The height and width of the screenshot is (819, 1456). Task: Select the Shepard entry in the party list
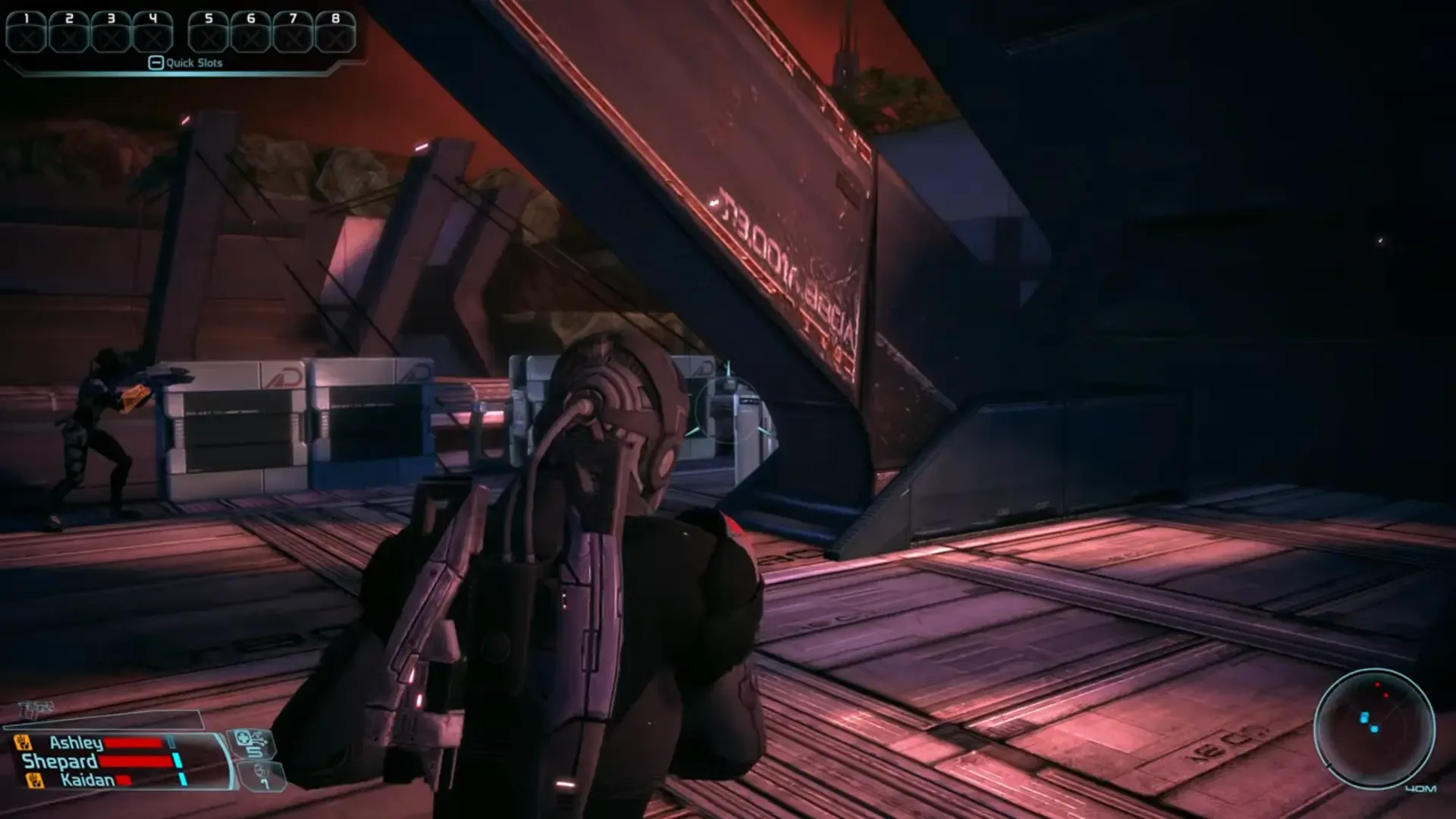tap(59, 761)
